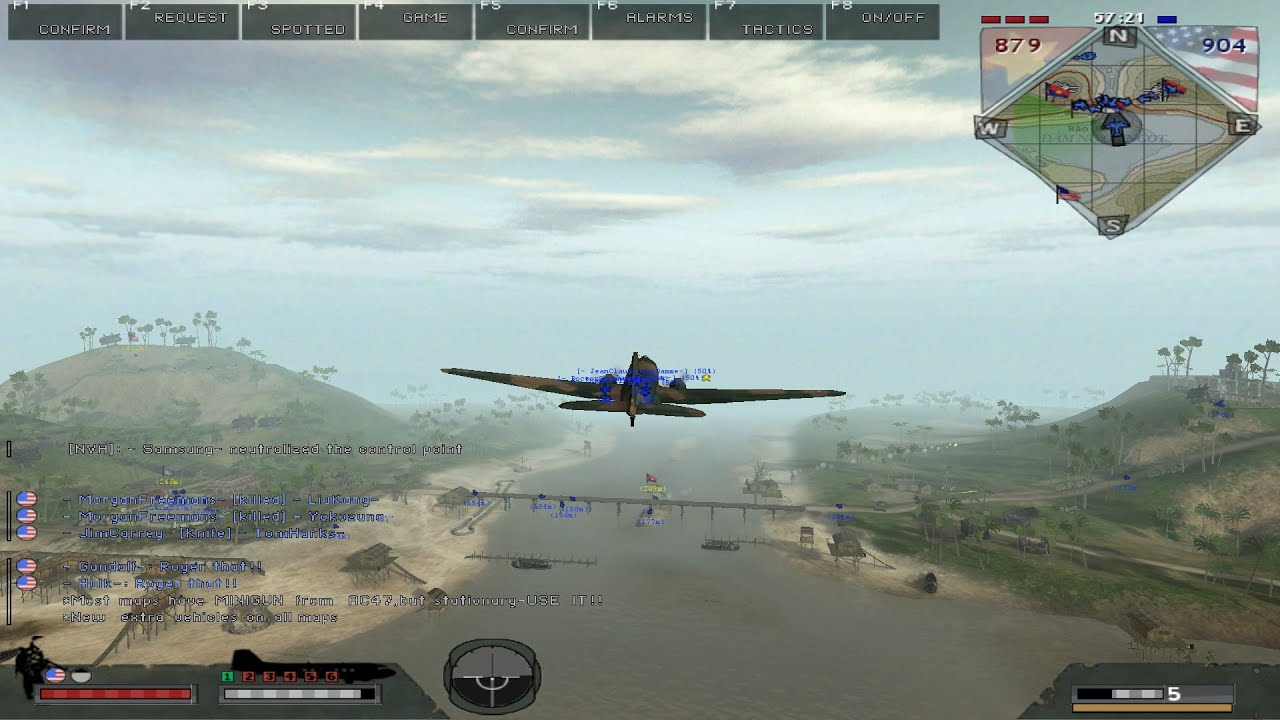The width and height of the screenshot is (1280, 720).
Task: Switch to vehicle seat position 6
Action: tap(331, 677)
